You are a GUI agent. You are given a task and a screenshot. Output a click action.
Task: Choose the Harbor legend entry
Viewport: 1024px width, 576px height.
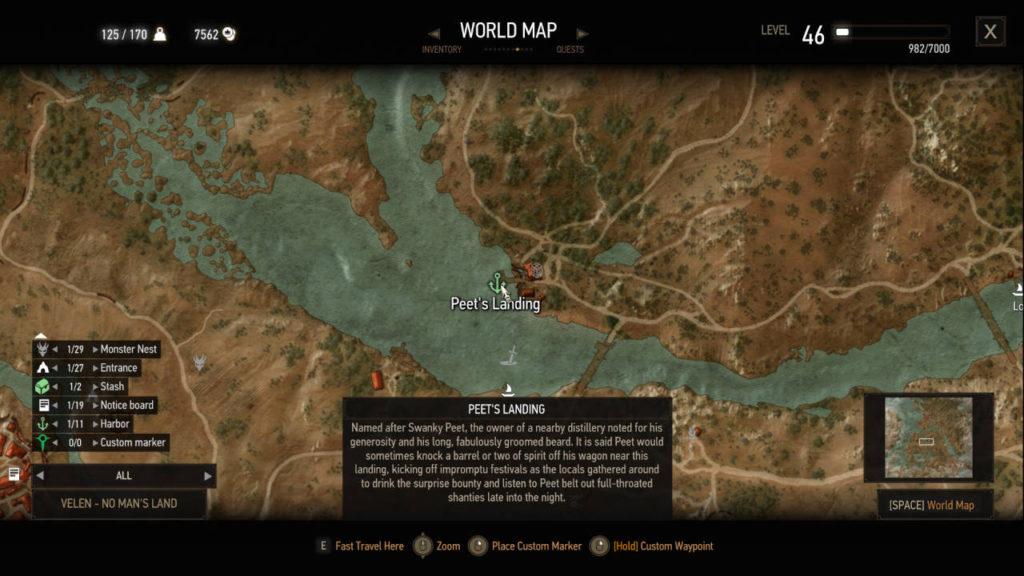tap(115, 424)
